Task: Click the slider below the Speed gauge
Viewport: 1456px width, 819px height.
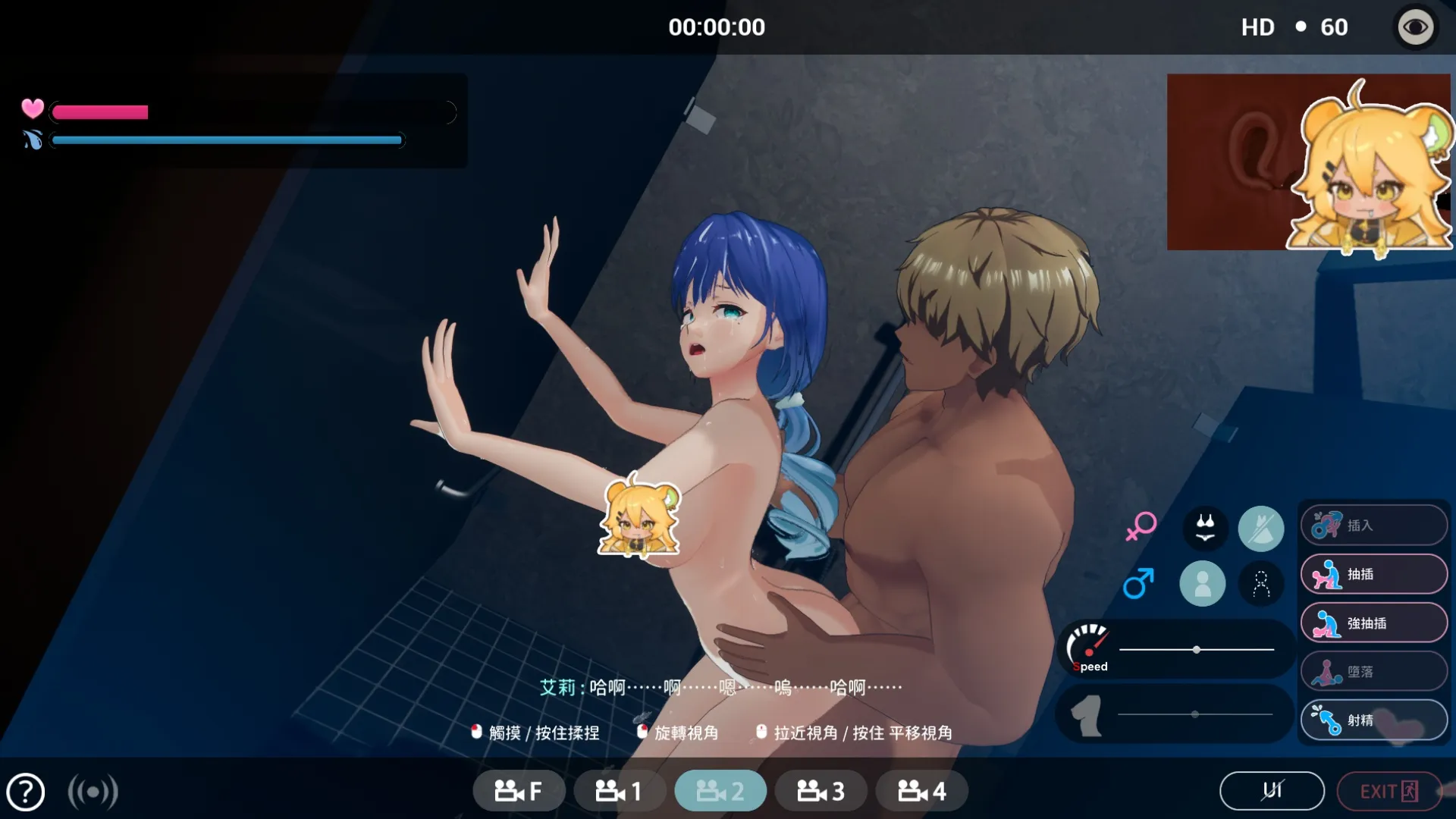Action: [x=1195, y=714]
